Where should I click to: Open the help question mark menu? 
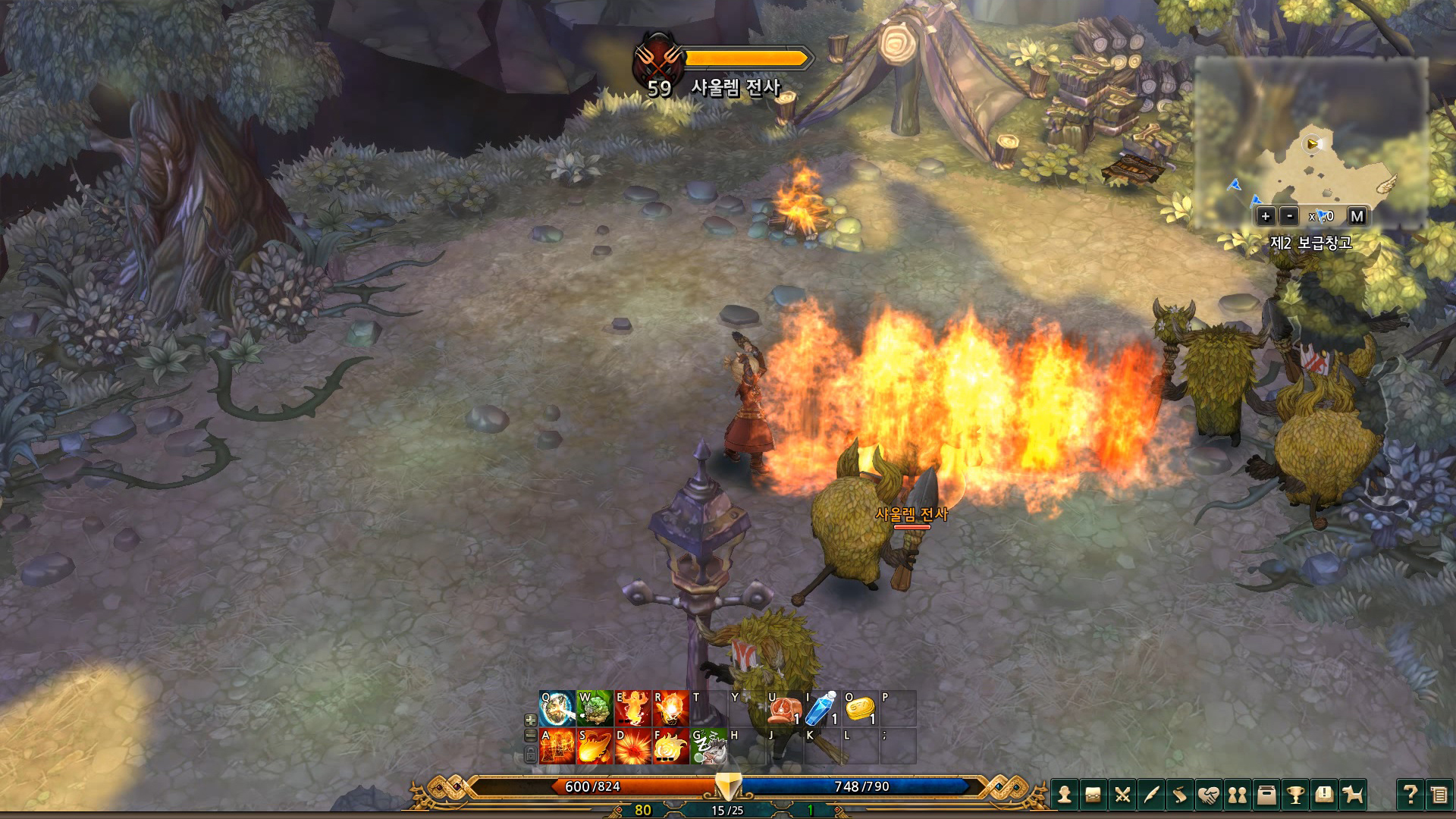[x=1410, y=794]
